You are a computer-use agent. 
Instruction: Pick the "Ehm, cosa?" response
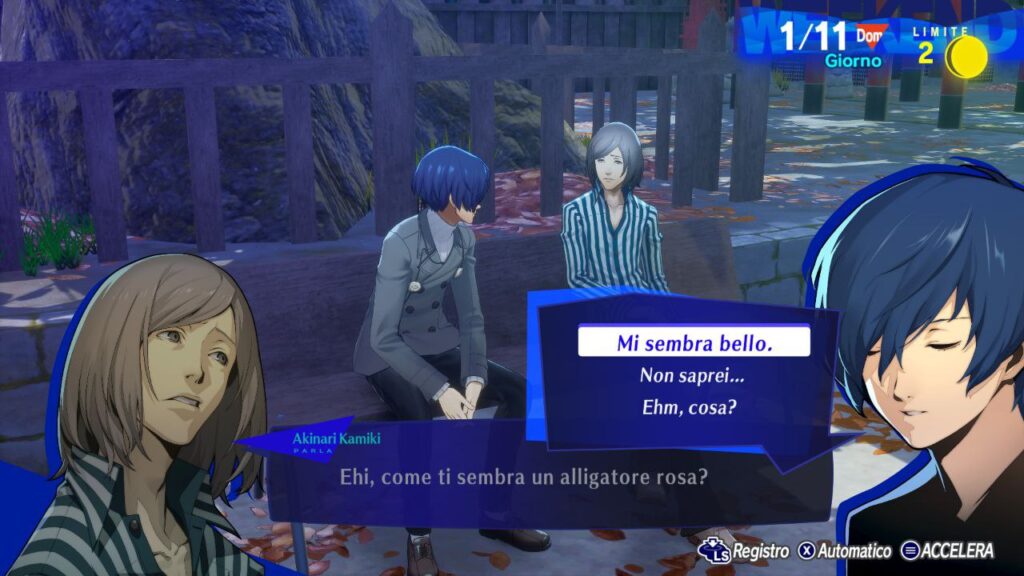pyautogui.click(x=693, y=408)
